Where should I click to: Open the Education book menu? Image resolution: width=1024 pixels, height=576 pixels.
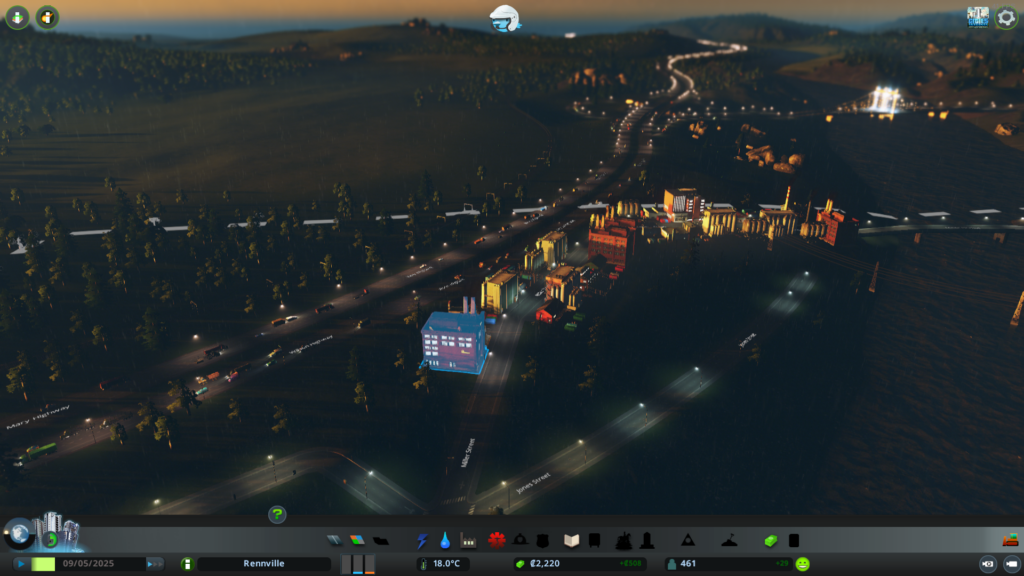(x=572, y=540)
